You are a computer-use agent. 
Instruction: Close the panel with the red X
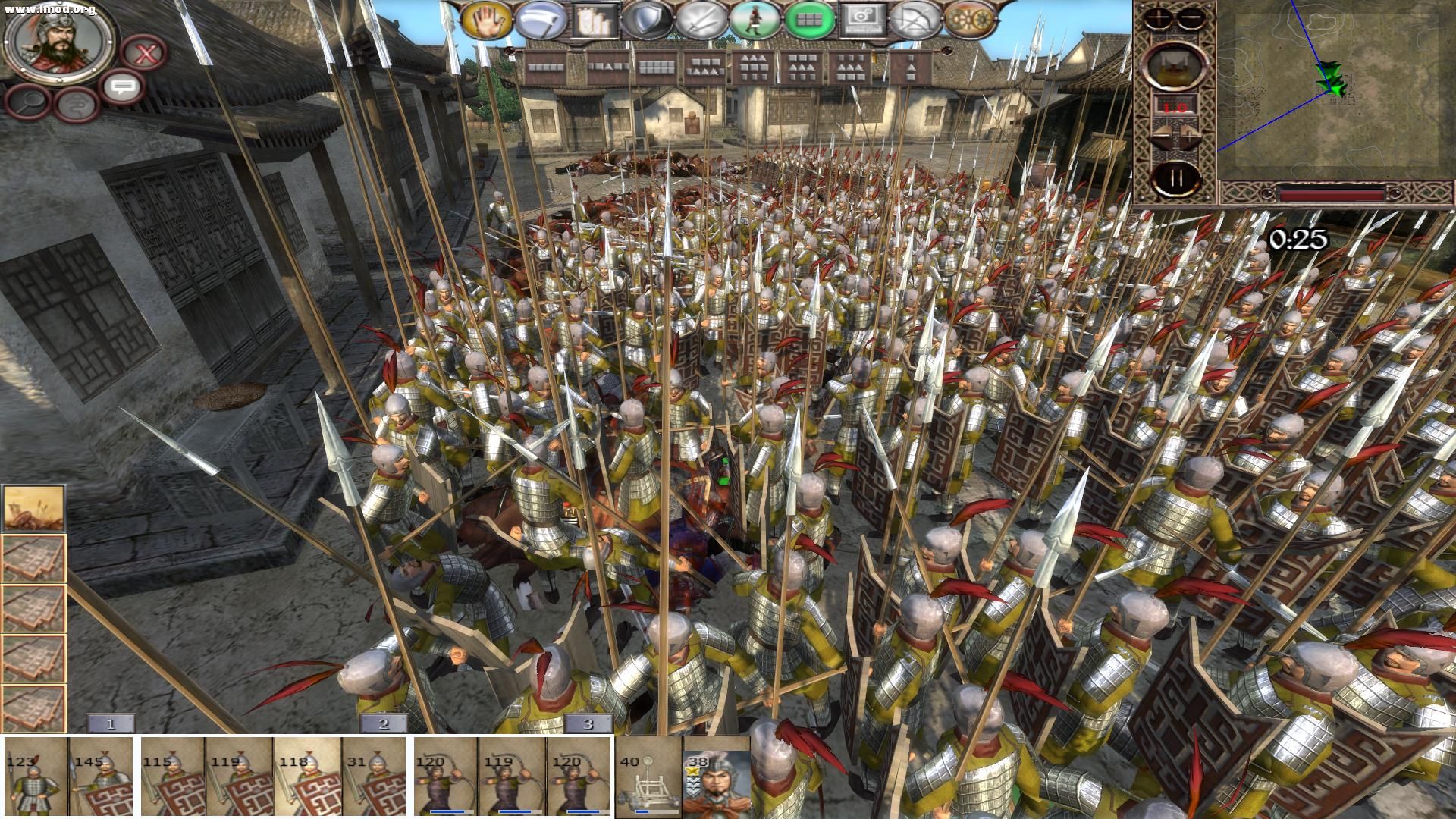tap(144, 54)
